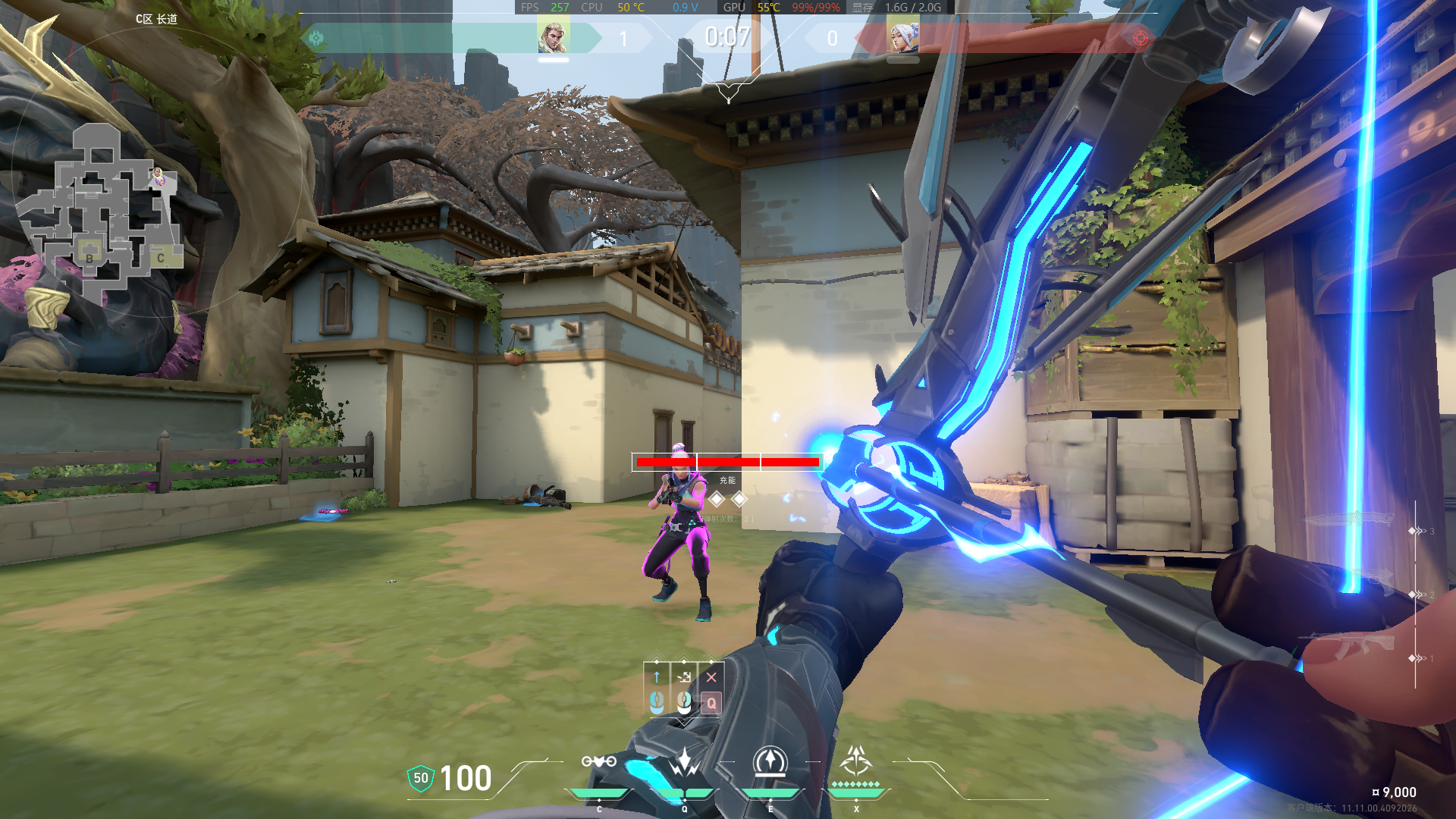1456x819 pixels.
Task: Click the bounce arrow icon in bow hints
Action: (x=684, y=677)
